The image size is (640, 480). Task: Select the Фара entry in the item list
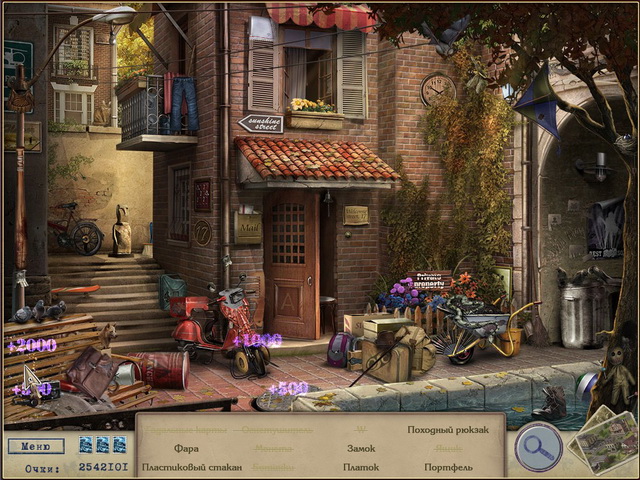[186, 449]
